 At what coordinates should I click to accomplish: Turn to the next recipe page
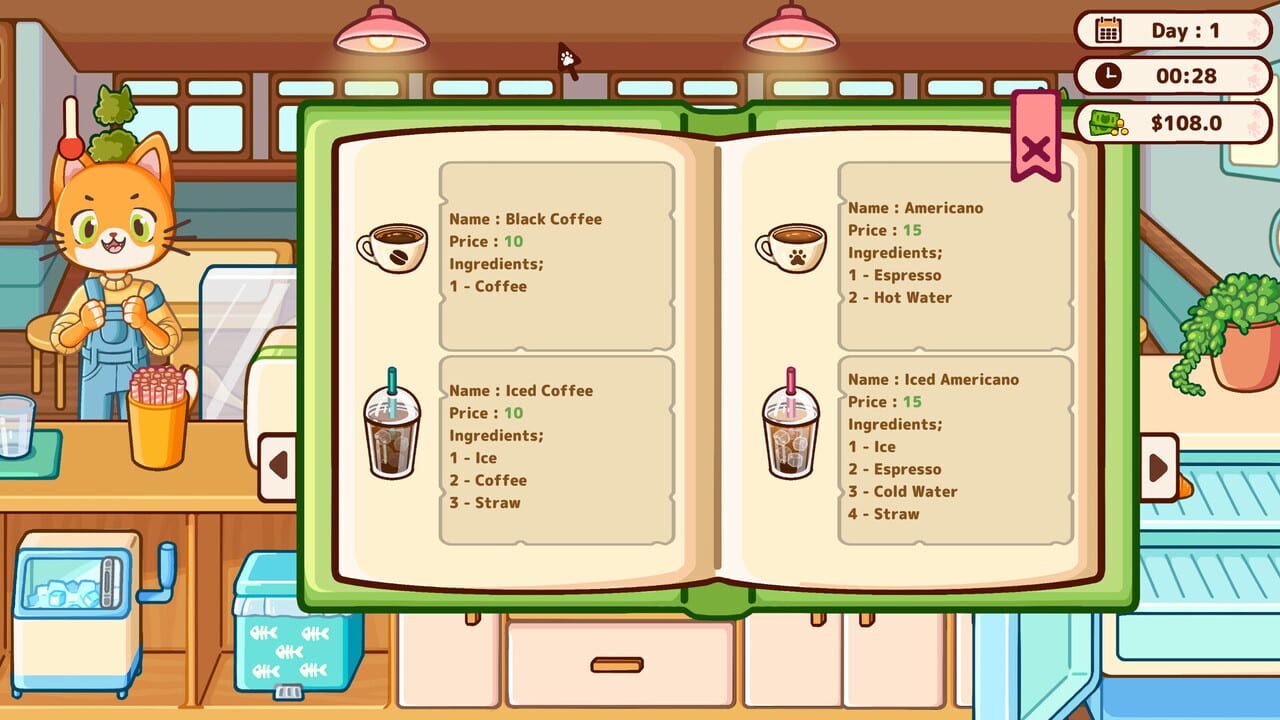click(1159, 466)
